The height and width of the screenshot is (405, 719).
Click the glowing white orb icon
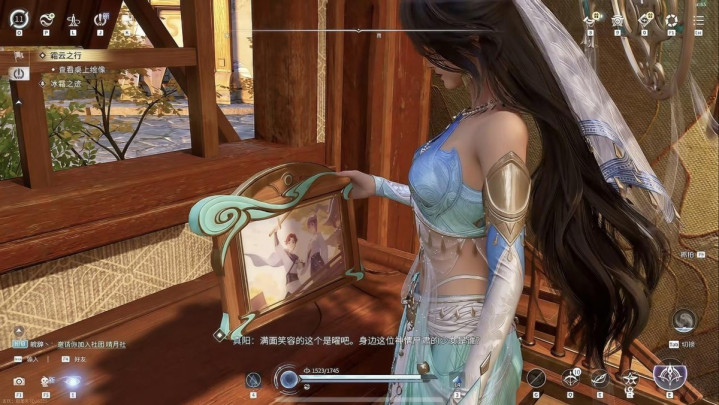[72, 381]
